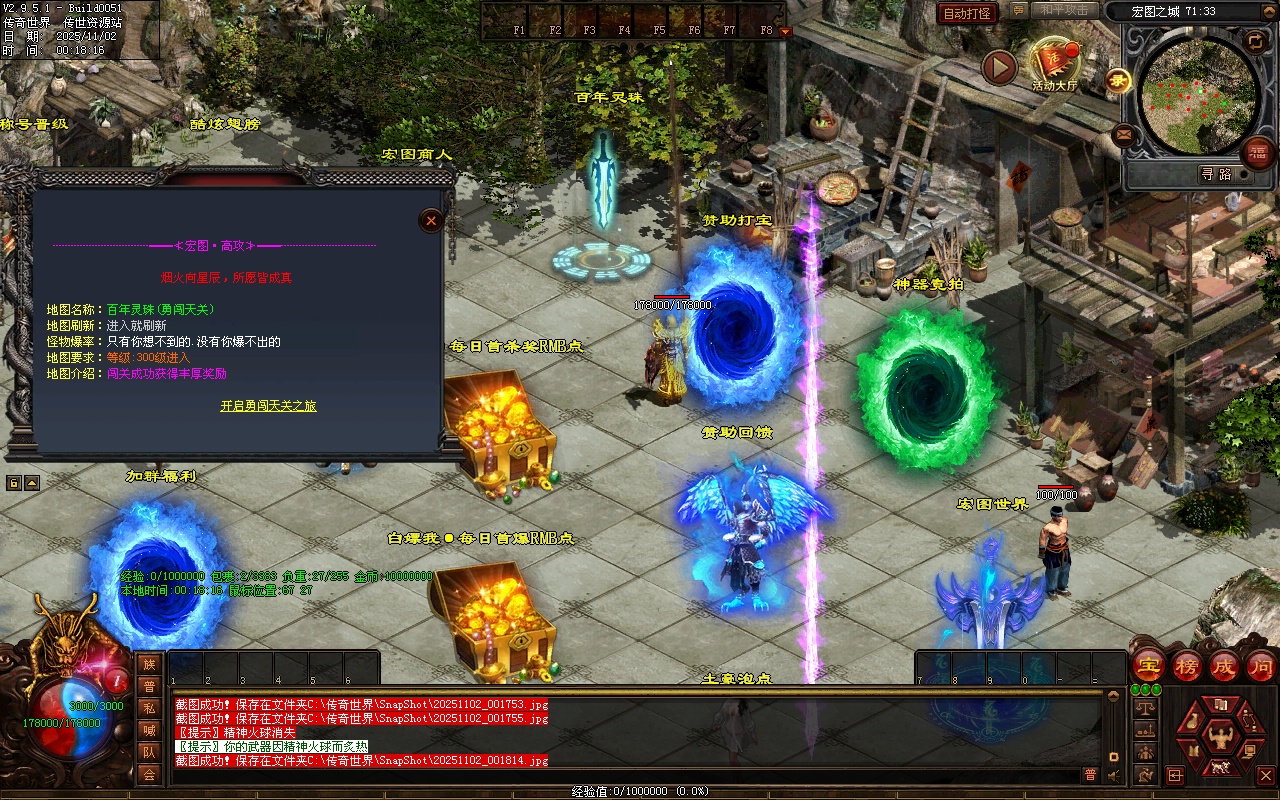This screenshot has height=800, width=1280.
Task: Switch to the 队 team chat channel
Action: 149,752
